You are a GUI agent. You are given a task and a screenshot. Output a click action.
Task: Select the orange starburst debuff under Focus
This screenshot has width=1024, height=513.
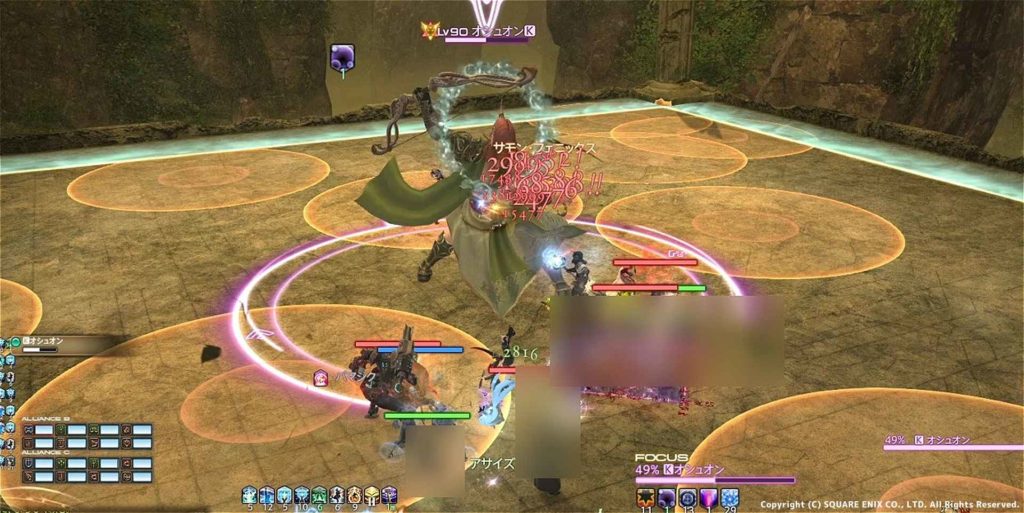[x=645, y=497]
